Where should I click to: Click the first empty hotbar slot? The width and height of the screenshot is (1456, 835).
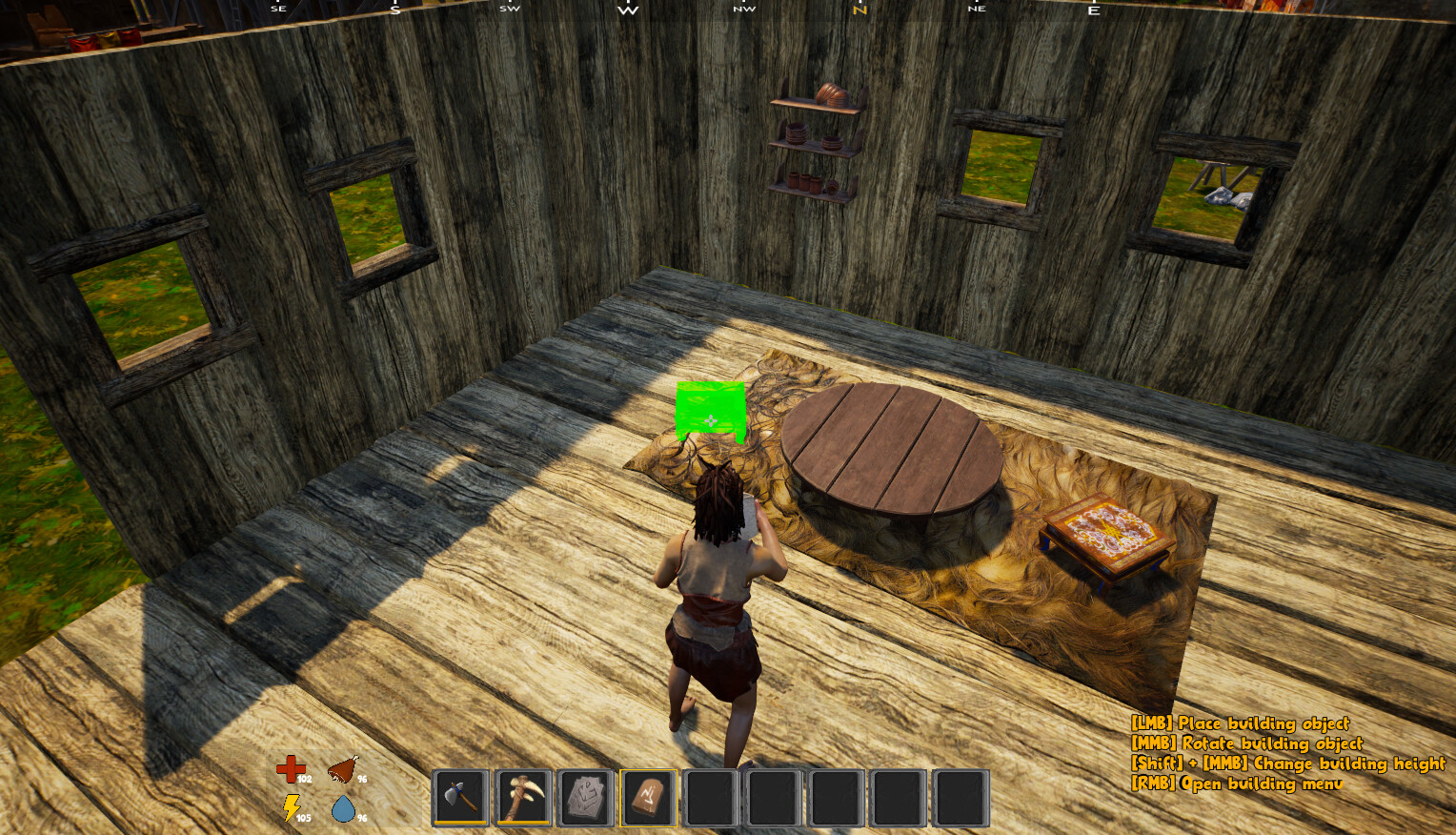coord(709,797)
